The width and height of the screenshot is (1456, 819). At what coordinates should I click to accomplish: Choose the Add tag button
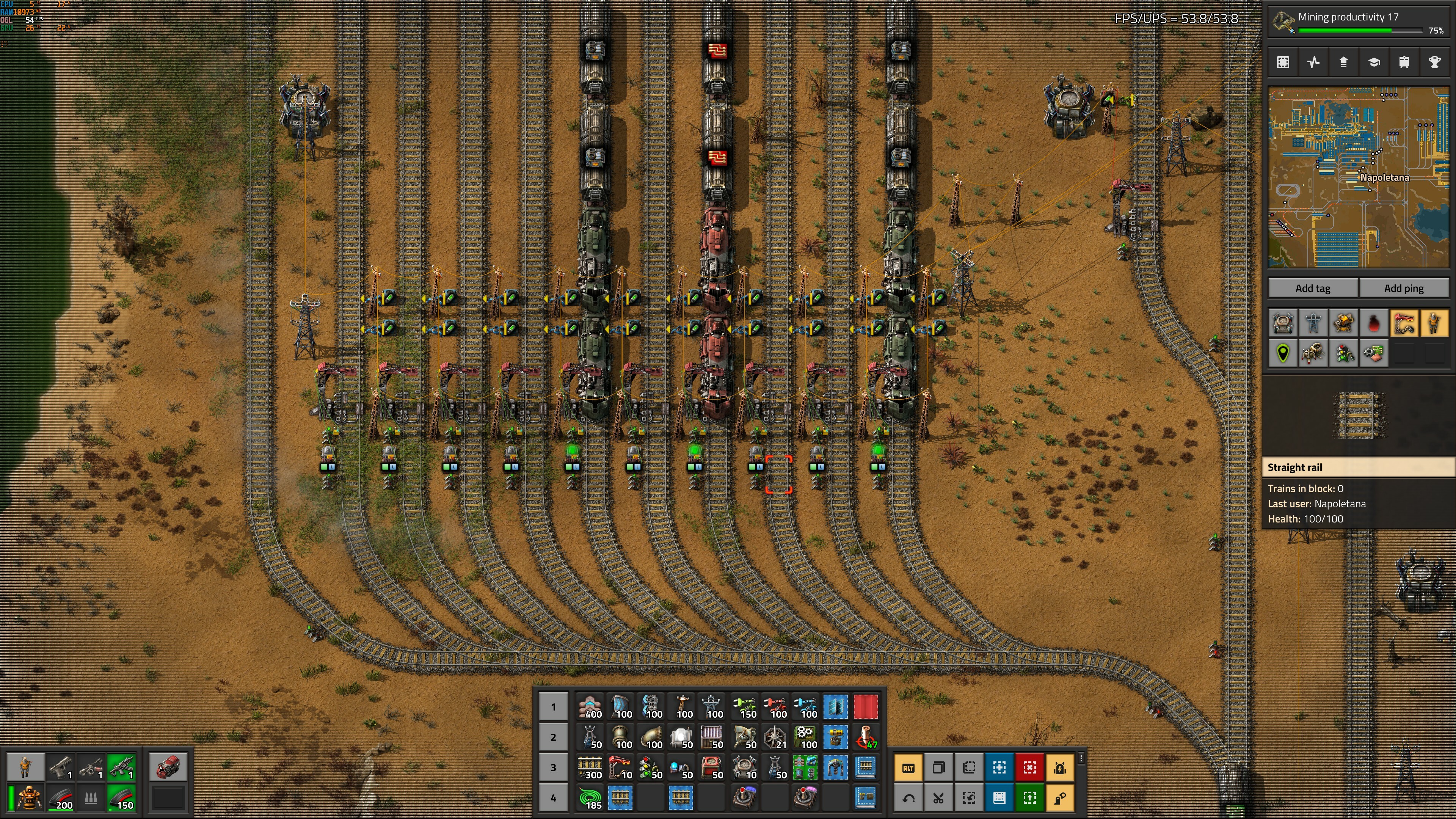click(x=1312, y=288)
